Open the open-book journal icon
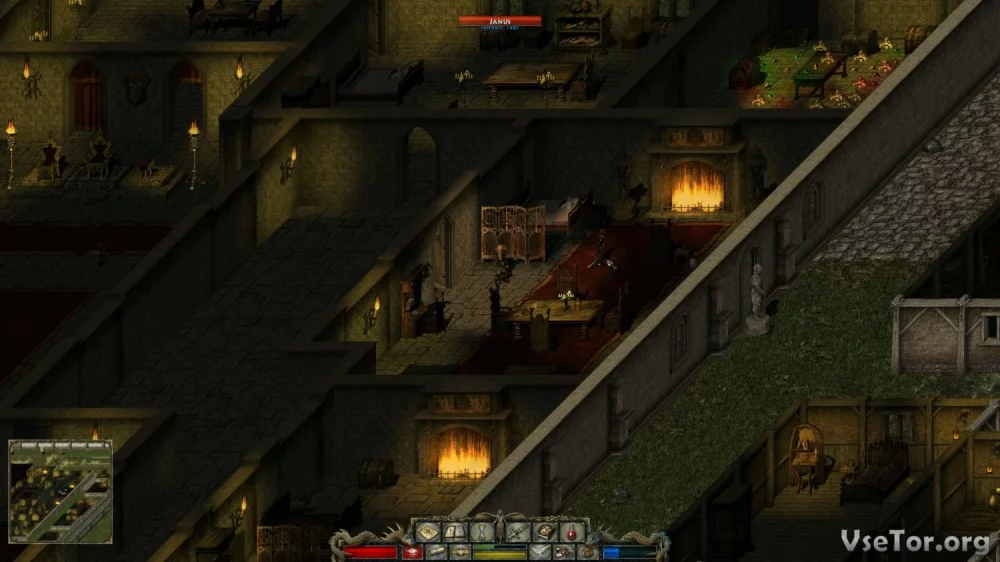The image size is (1000, 562). (x=455, y=532)
